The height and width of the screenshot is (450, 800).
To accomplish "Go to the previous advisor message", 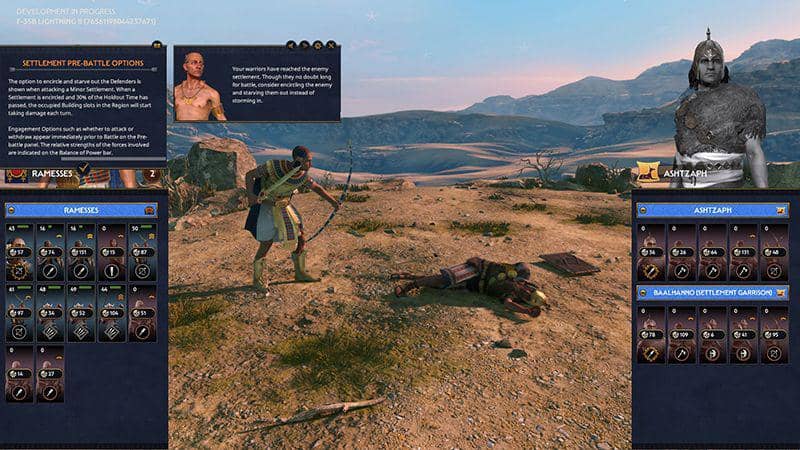I will 291,45.
